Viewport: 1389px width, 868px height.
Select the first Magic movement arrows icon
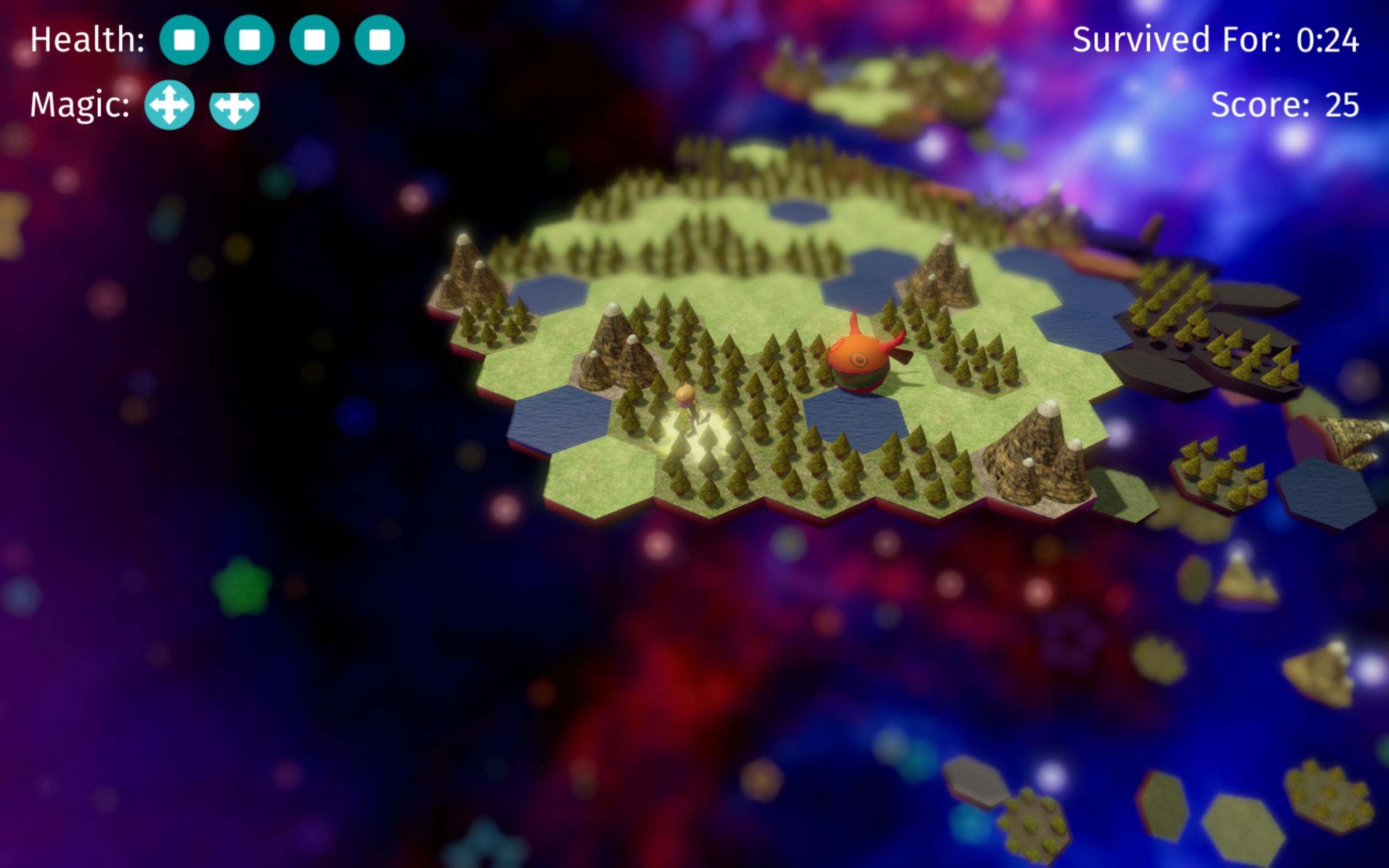point(170,106)
